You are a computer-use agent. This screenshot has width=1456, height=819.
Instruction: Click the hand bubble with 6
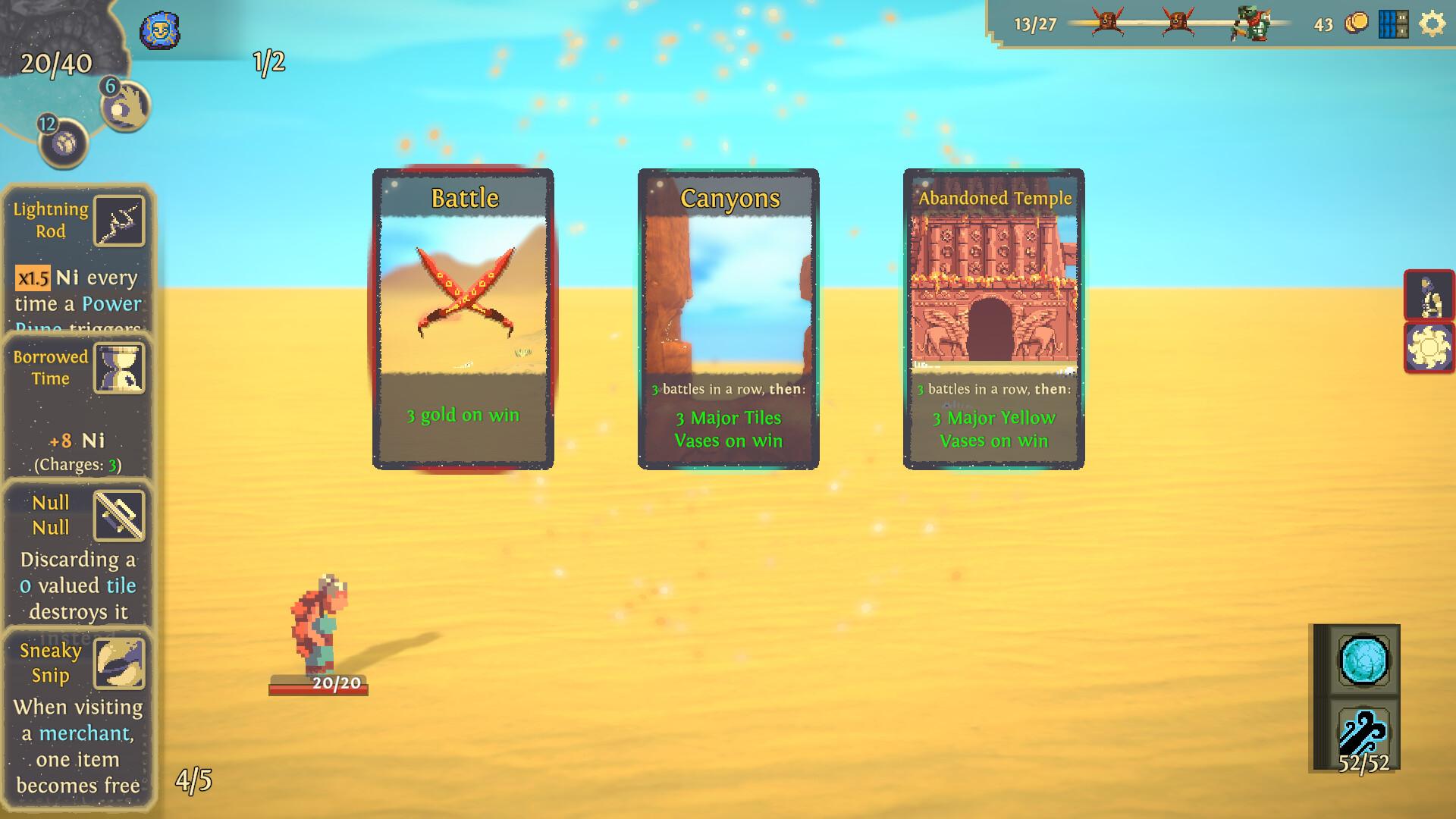pyautogui.click(x=127, y=106)
